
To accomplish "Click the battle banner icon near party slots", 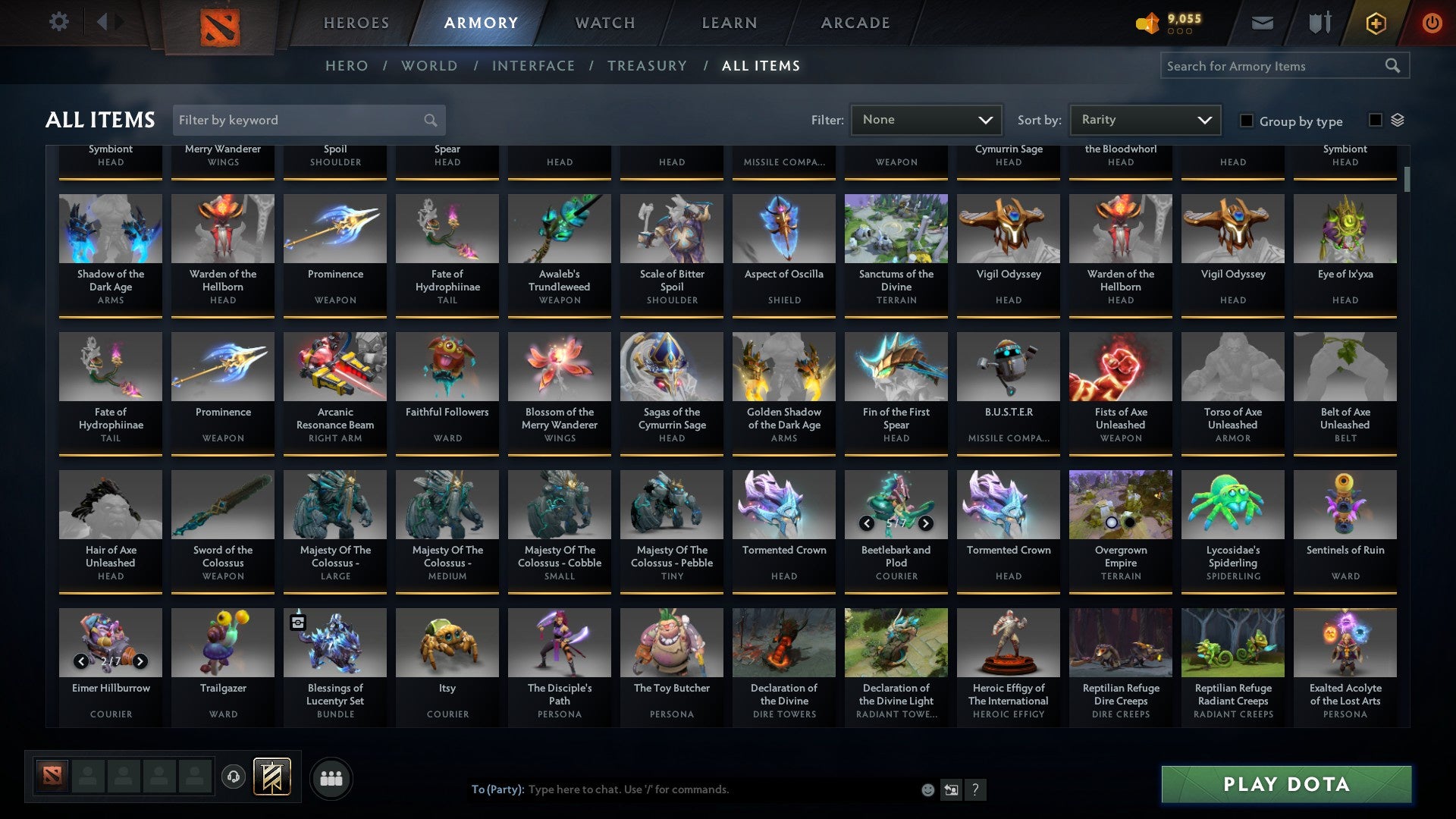I will click(x=271, y=777).
